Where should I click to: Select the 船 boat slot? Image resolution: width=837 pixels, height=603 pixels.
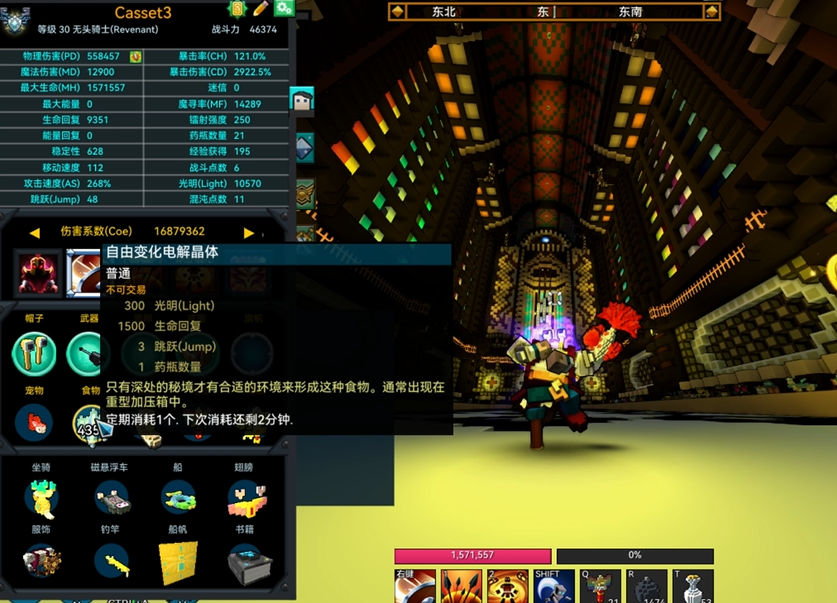pyautogui.click(x=178, y=498)
